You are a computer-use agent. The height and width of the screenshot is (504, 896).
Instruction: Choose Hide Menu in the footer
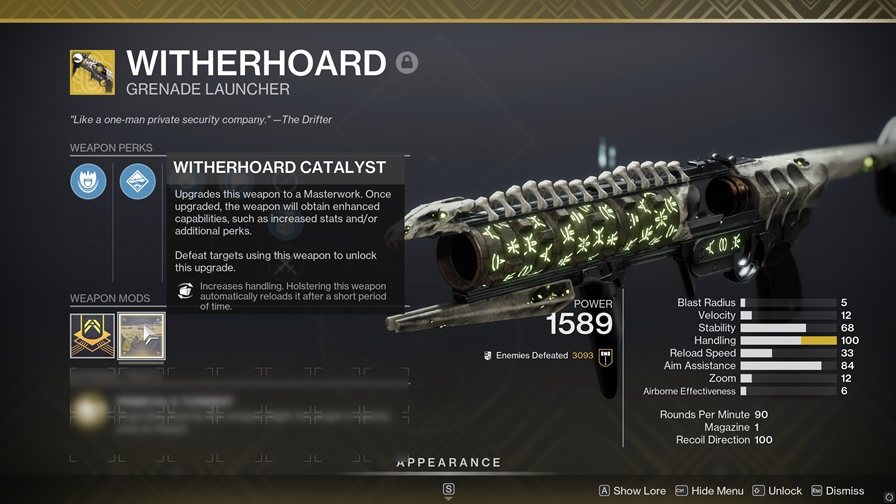[x=709, y=491]
